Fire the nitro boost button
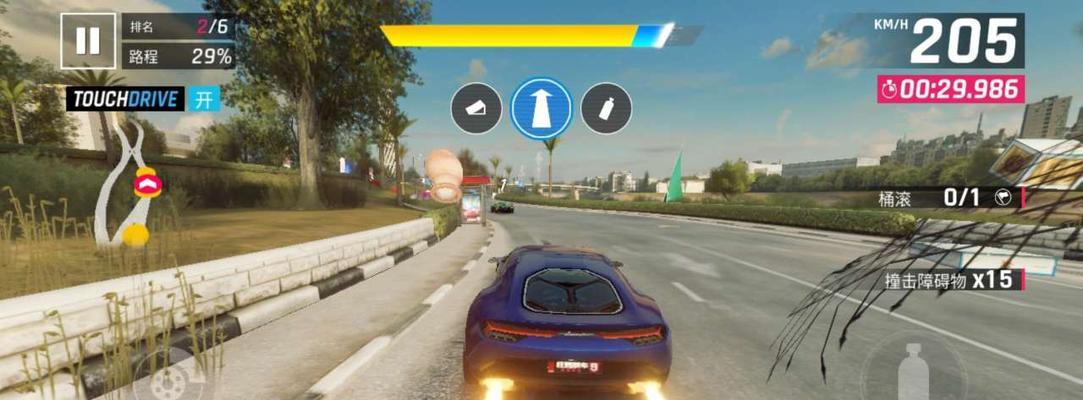Image resolution: width=1083 pixels, height=400 pixels. 909,369
